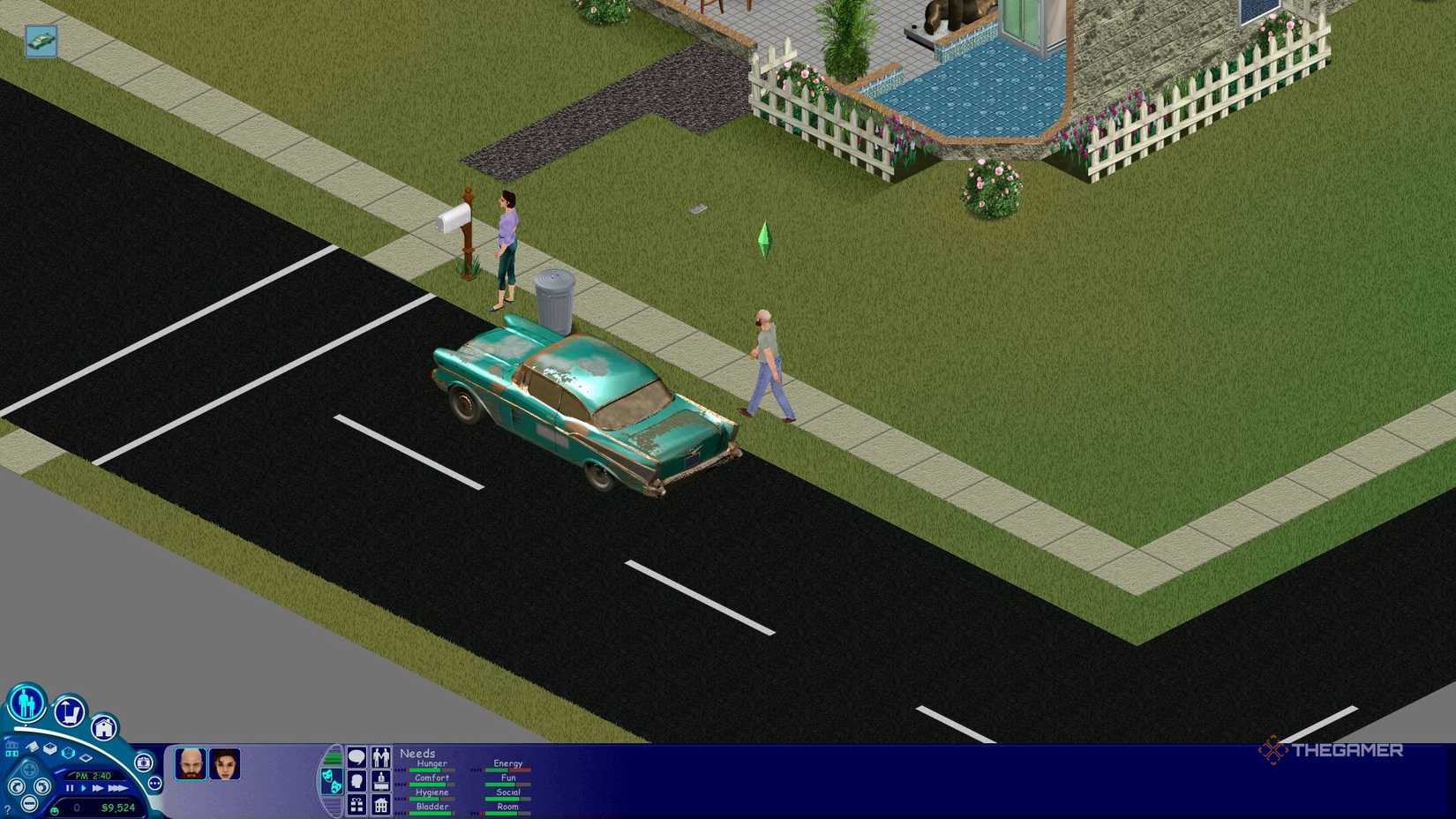
Task: Pause the game clock
Action: coord(68,788)
